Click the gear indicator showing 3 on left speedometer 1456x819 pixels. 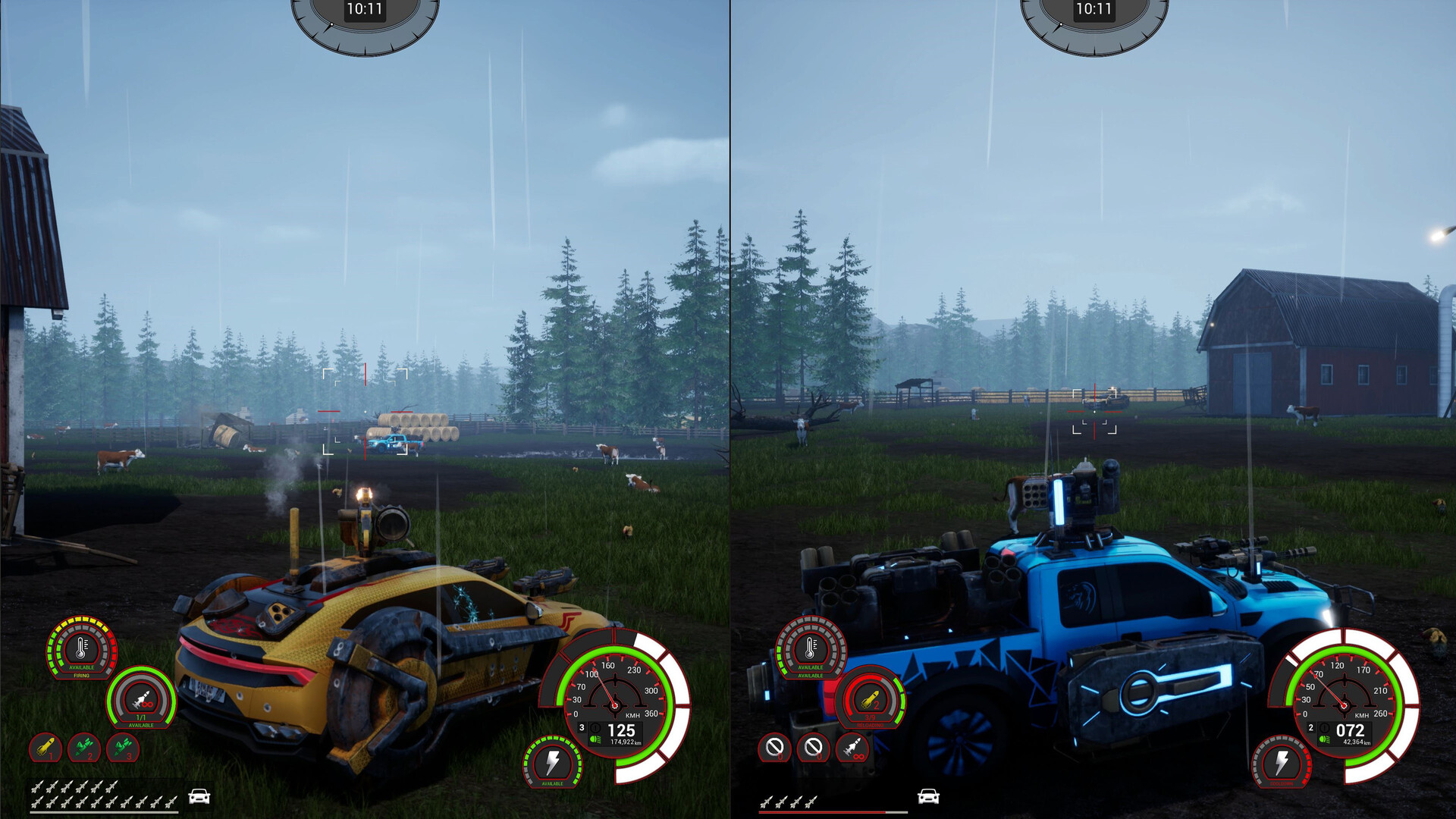[x=582, y=727]
